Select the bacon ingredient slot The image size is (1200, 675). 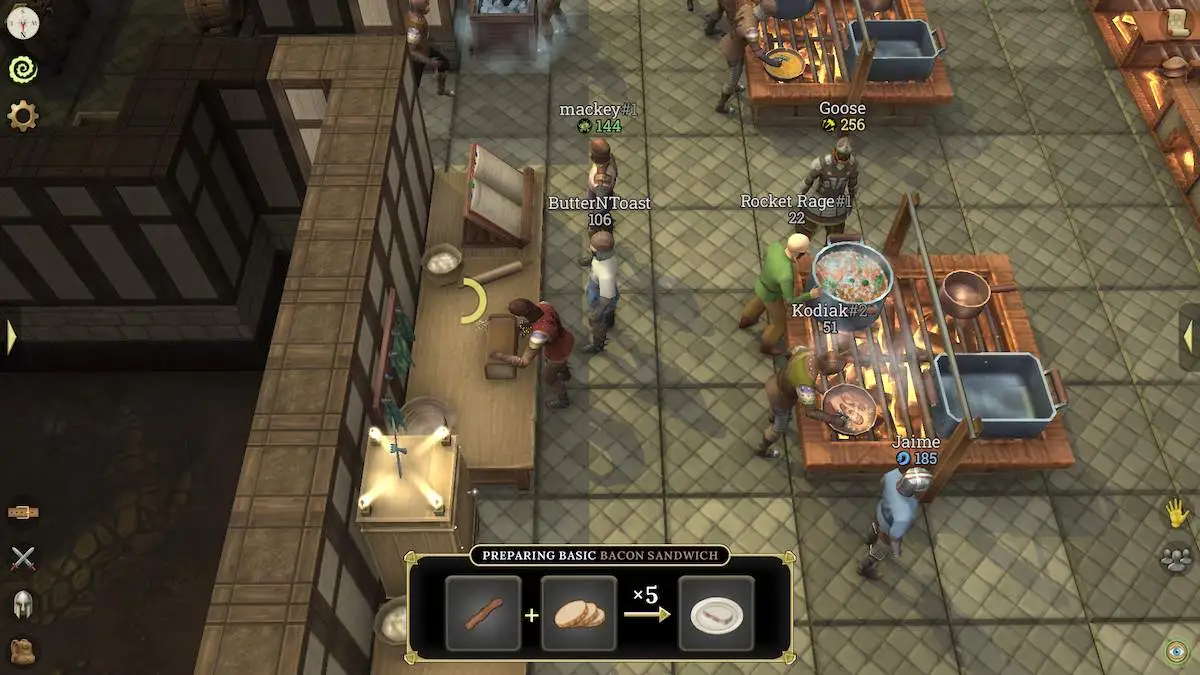pyautogui.click(x=483, y=614)
